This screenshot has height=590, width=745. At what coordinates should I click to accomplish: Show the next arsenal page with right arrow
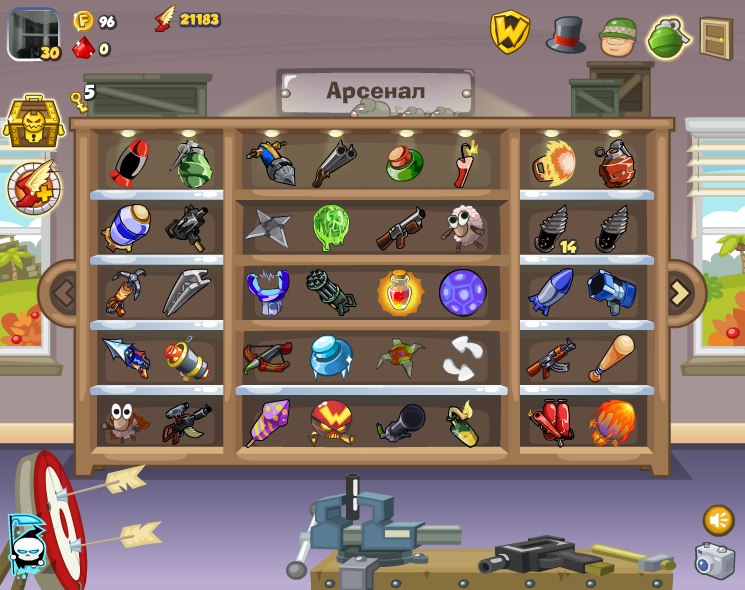(x=680, y=293)
